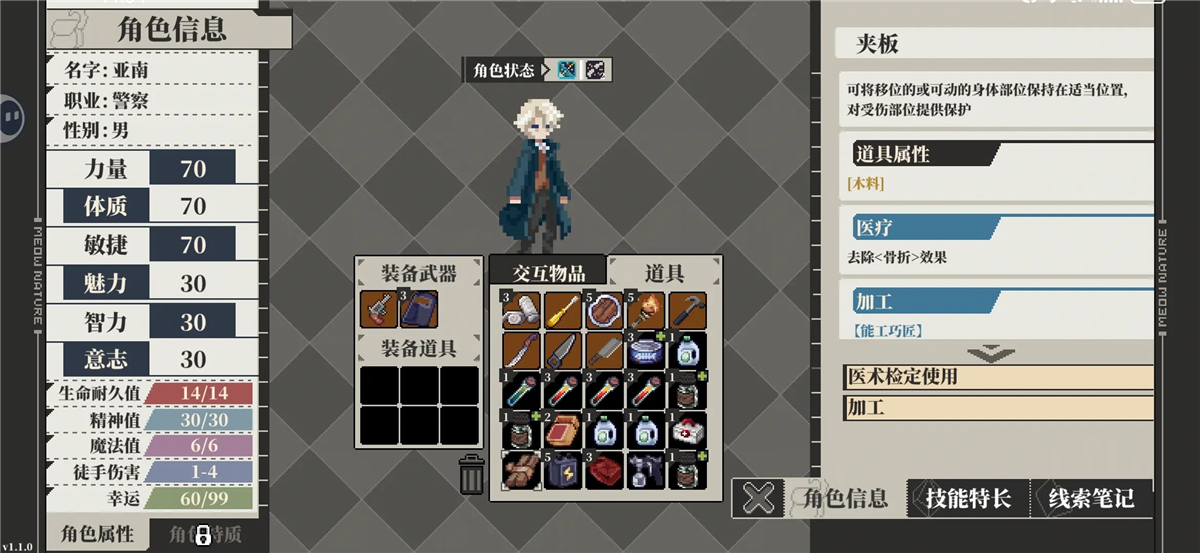
Task: Select the equipped revolver weapon slot
Action: click(379, 310)
